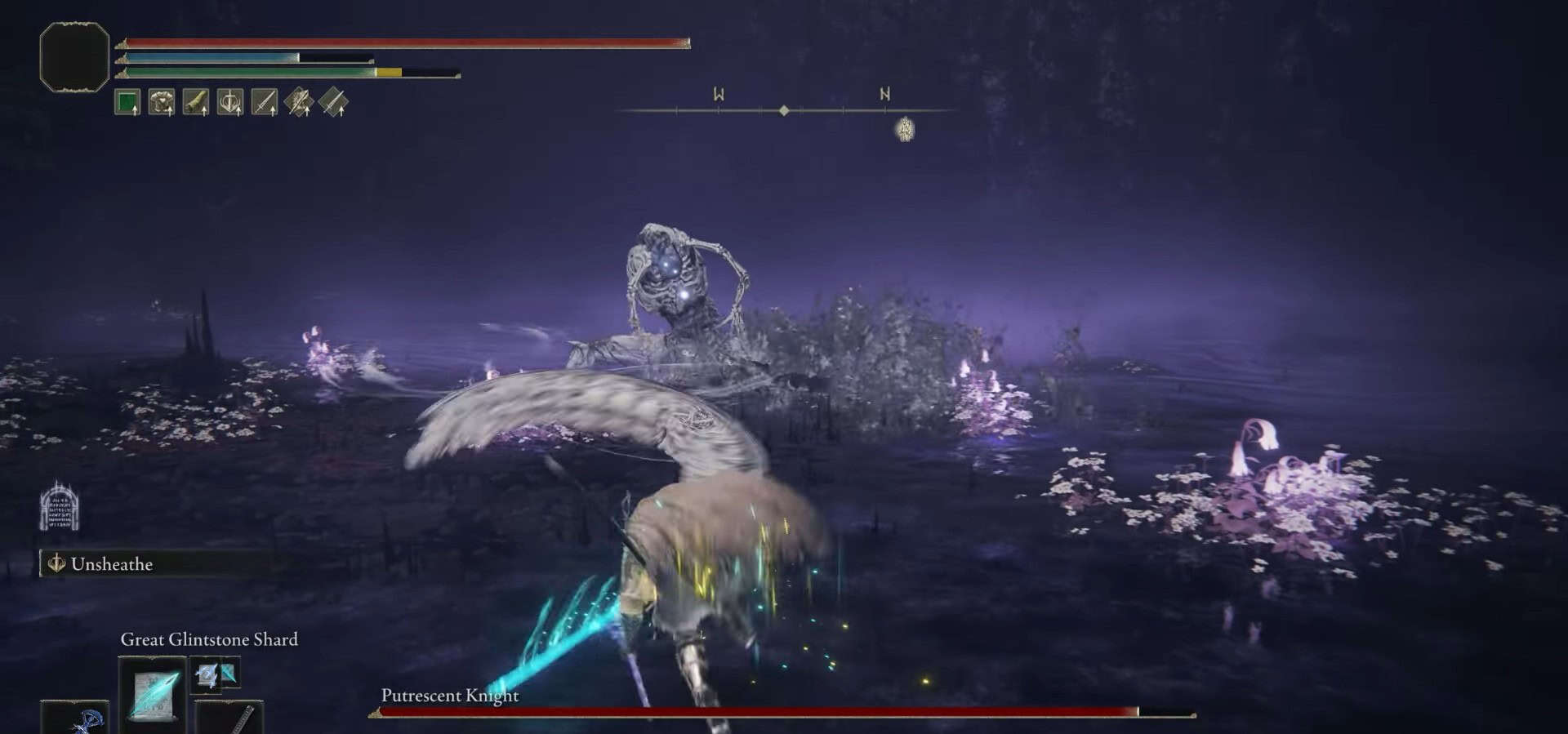1568x734 pixels.
Task: Click the Putrescent Knight boss name
Action: pyautogui.click(x=448, y=696)
